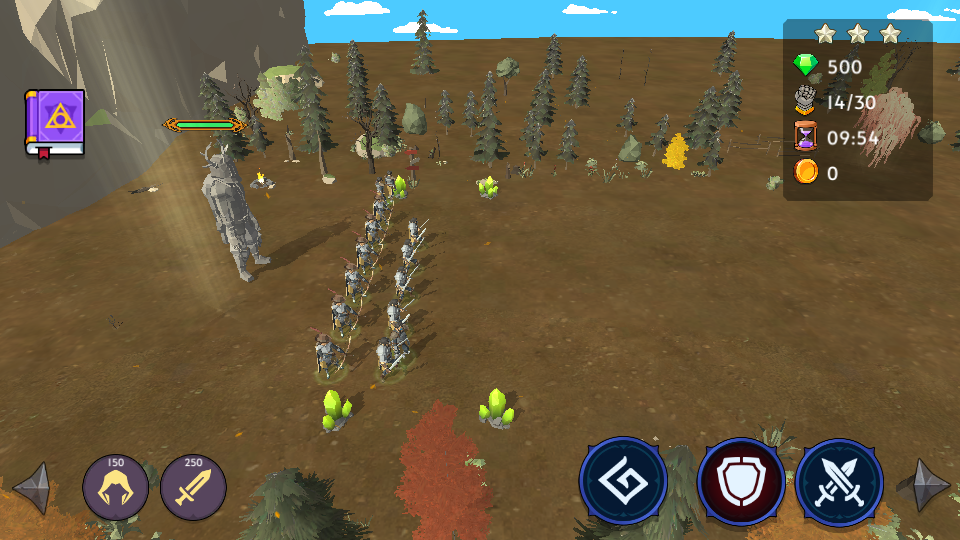Recruit the 250-cost sword unit
960x540 pixels.
193,488
